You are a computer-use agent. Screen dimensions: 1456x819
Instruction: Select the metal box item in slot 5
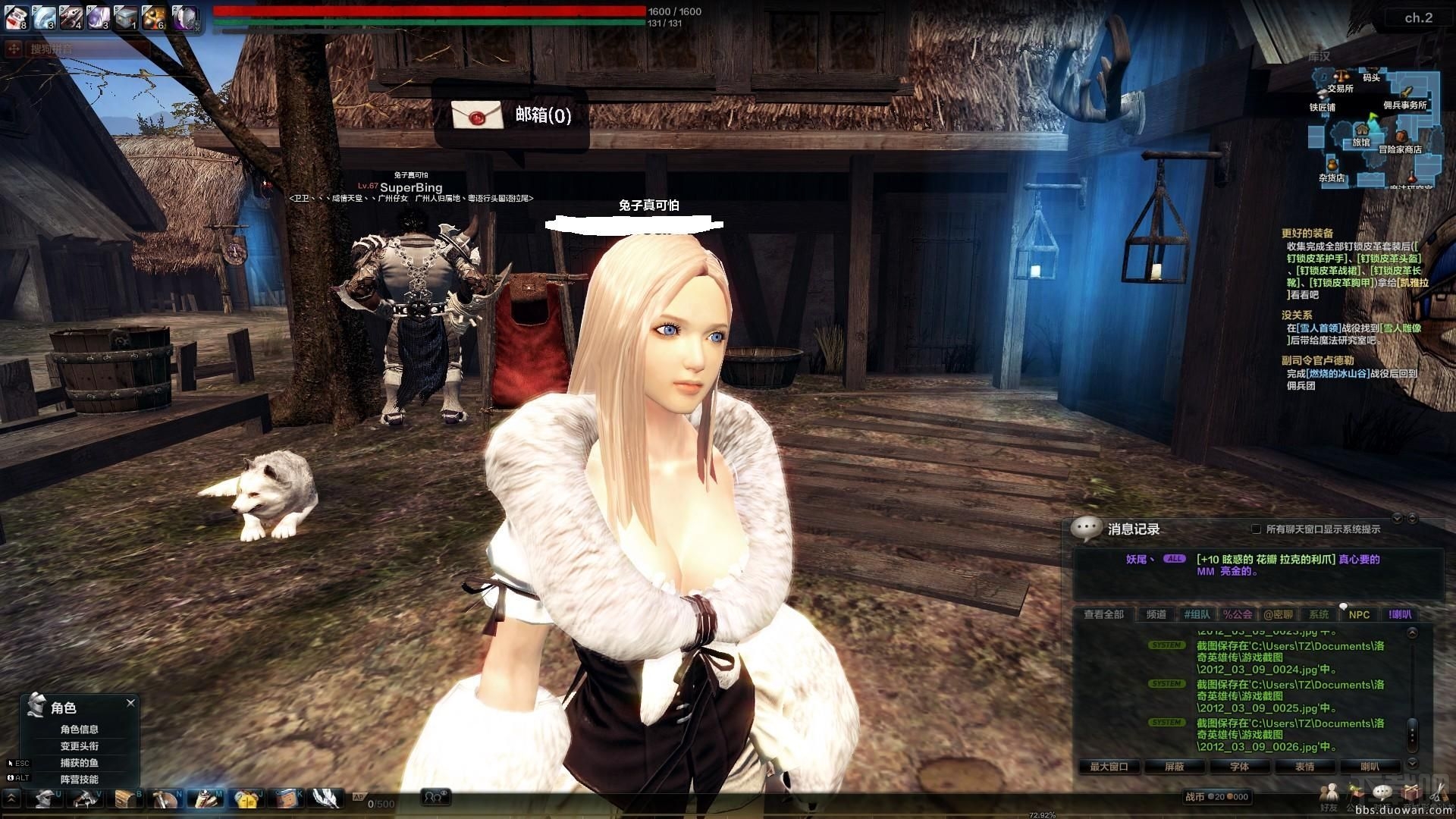[x=126, y=17]
